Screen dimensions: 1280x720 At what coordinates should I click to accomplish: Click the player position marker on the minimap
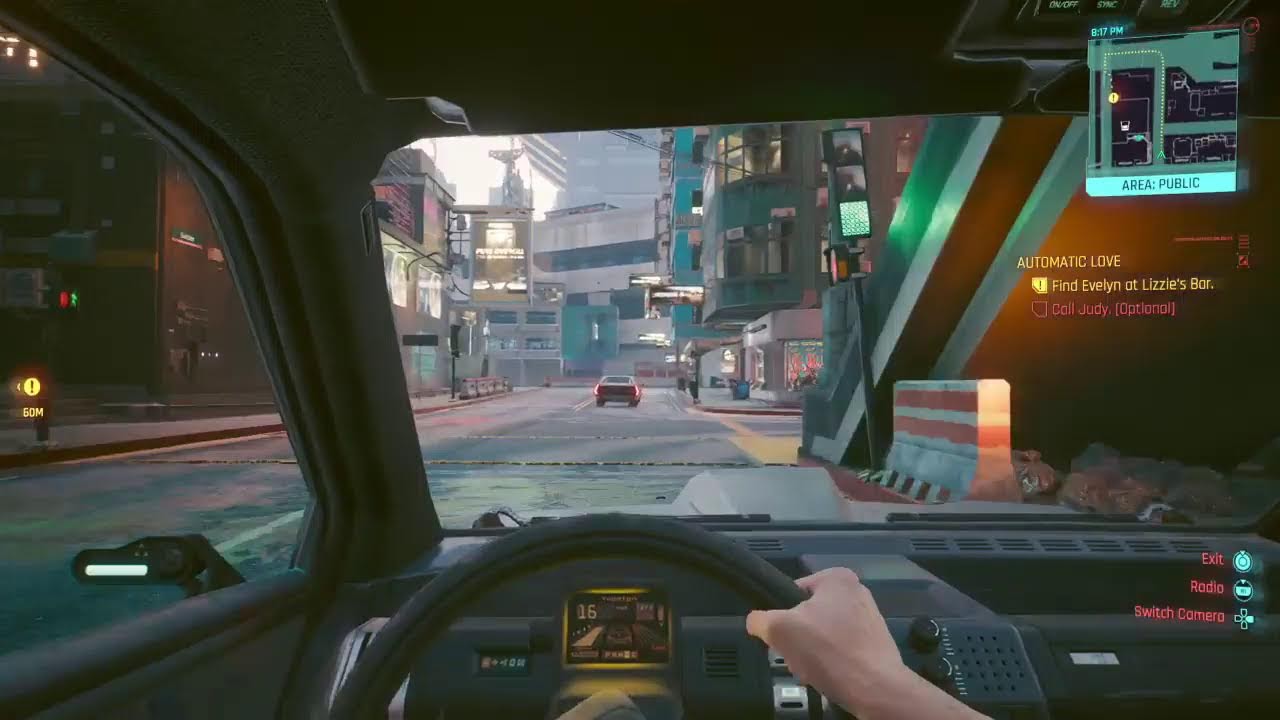click(1161, 155)
